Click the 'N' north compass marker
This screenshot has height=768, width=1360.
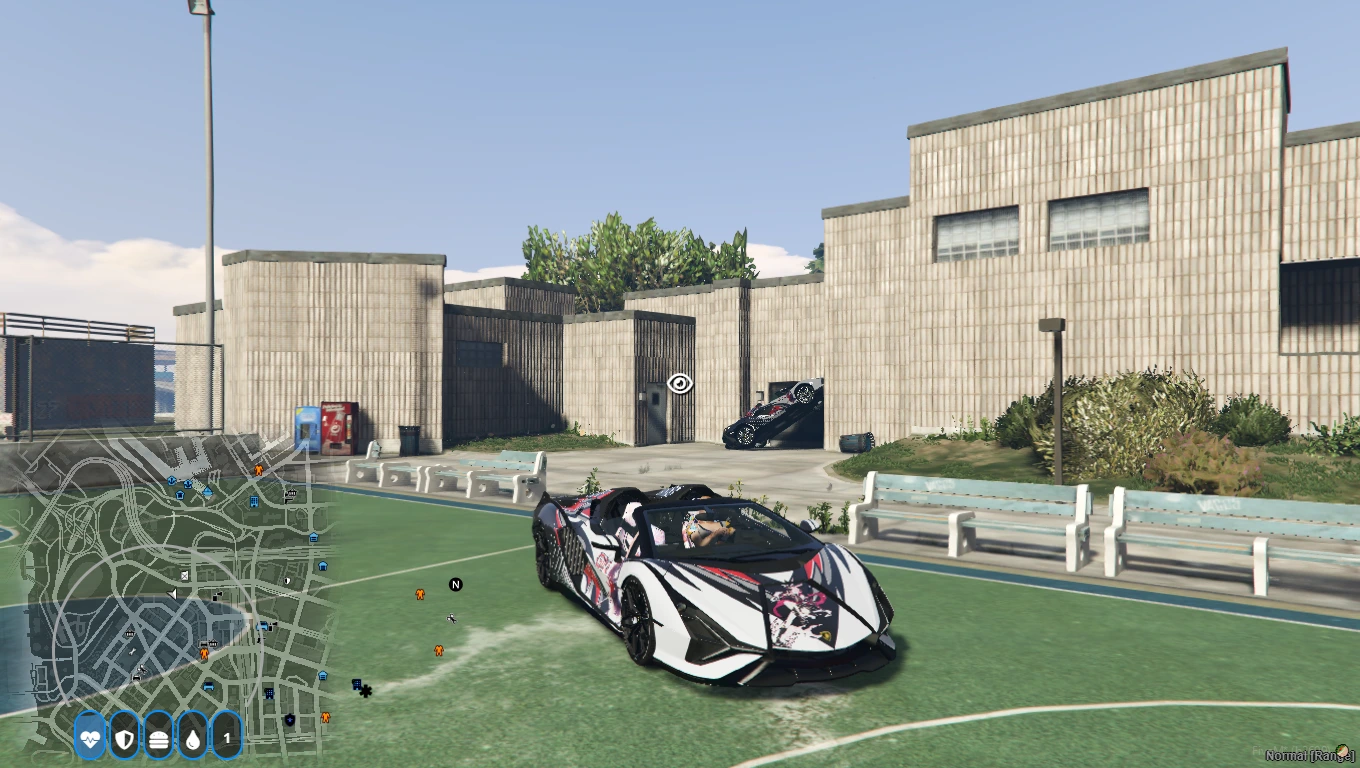(456, 583)
